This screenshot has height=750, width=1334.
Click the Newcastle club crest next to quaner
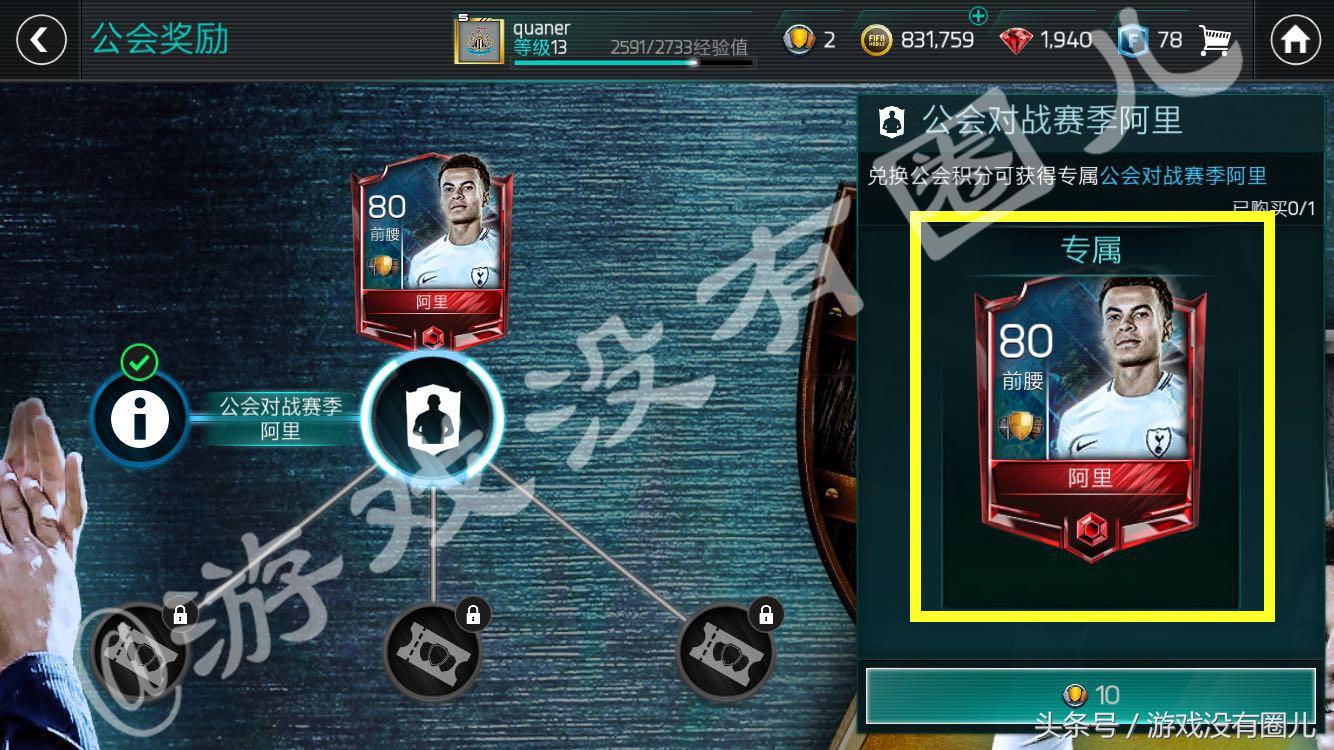click(477, 41)
